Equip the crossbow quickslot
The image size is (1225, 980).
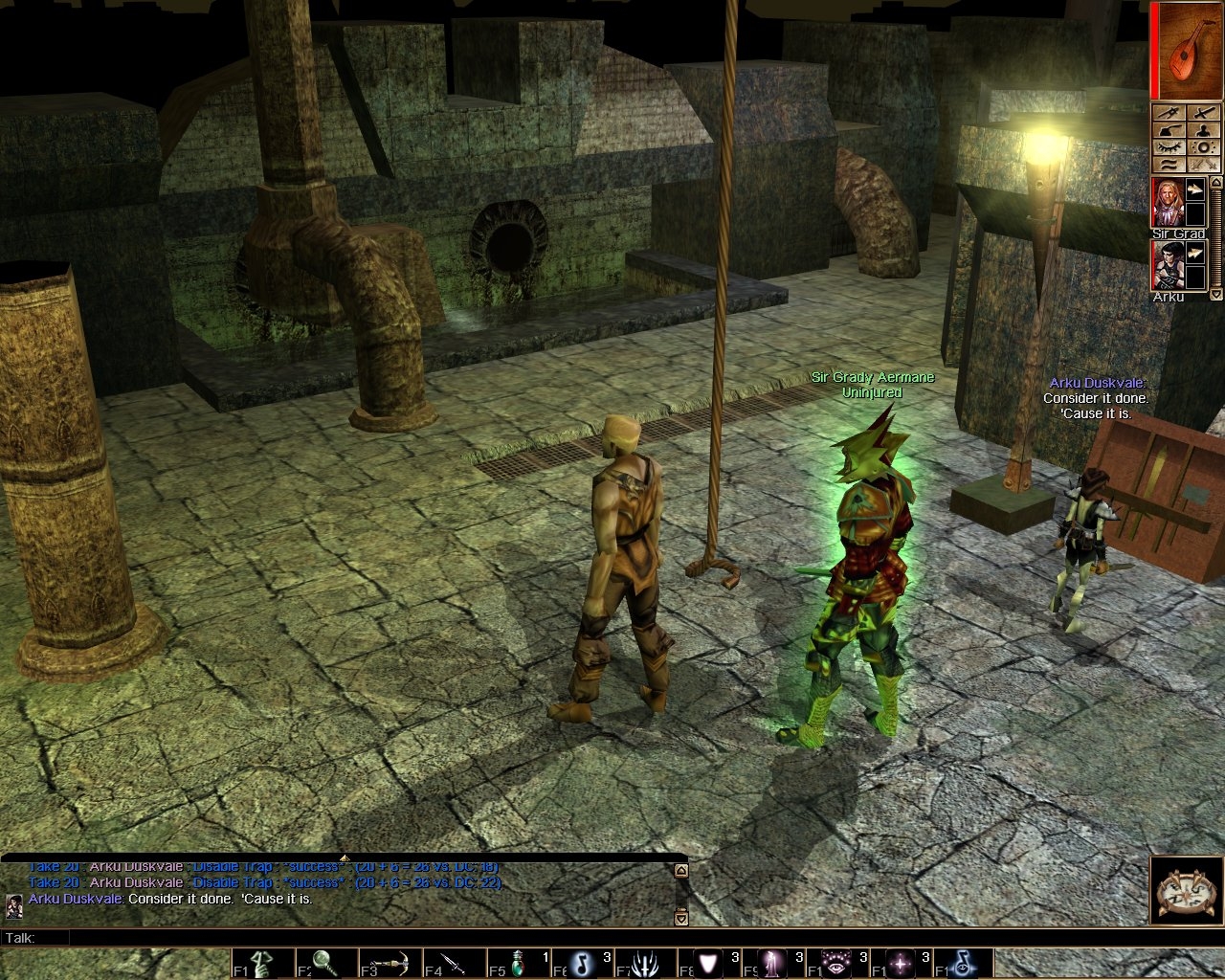tap(390, 963)
